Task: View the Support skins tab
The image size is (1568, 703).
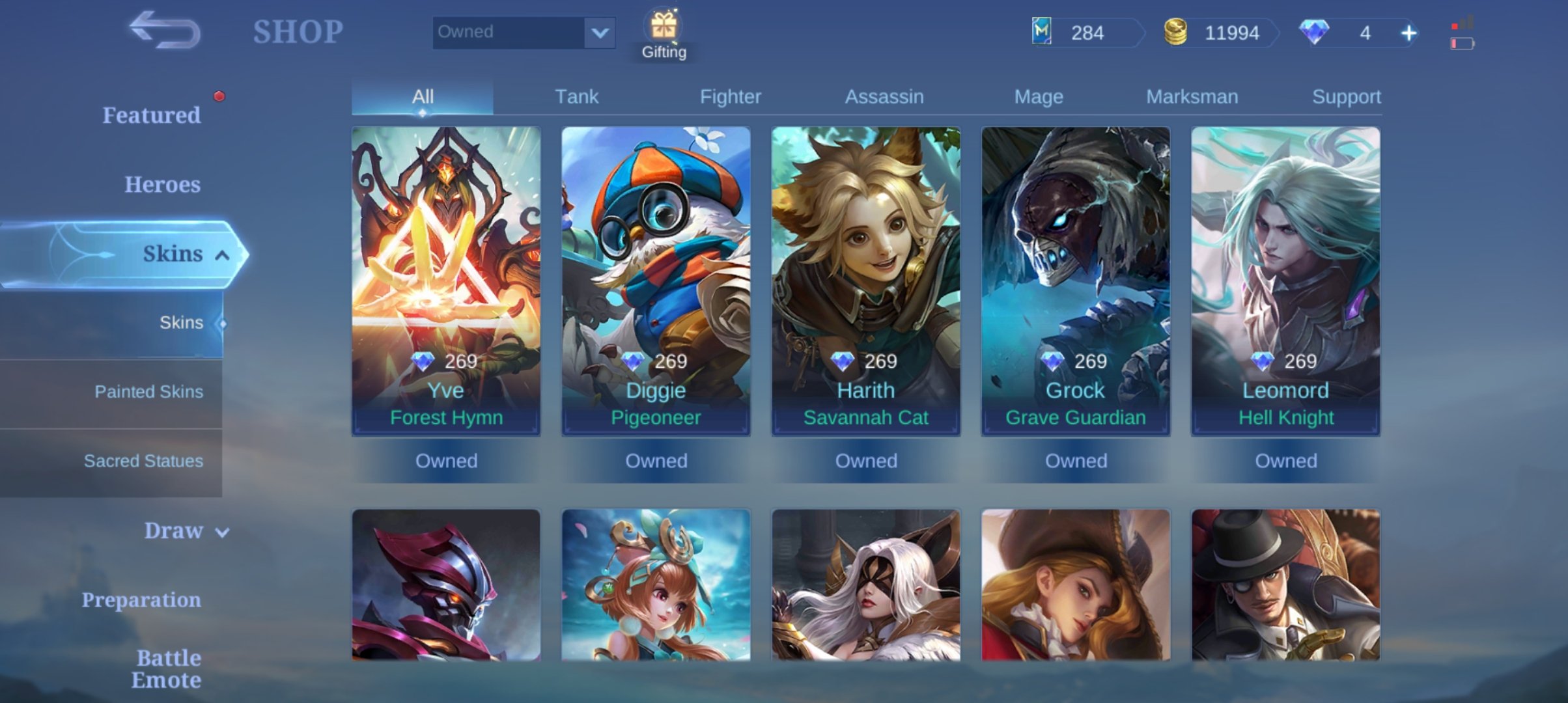Action: coord(1346,97)
